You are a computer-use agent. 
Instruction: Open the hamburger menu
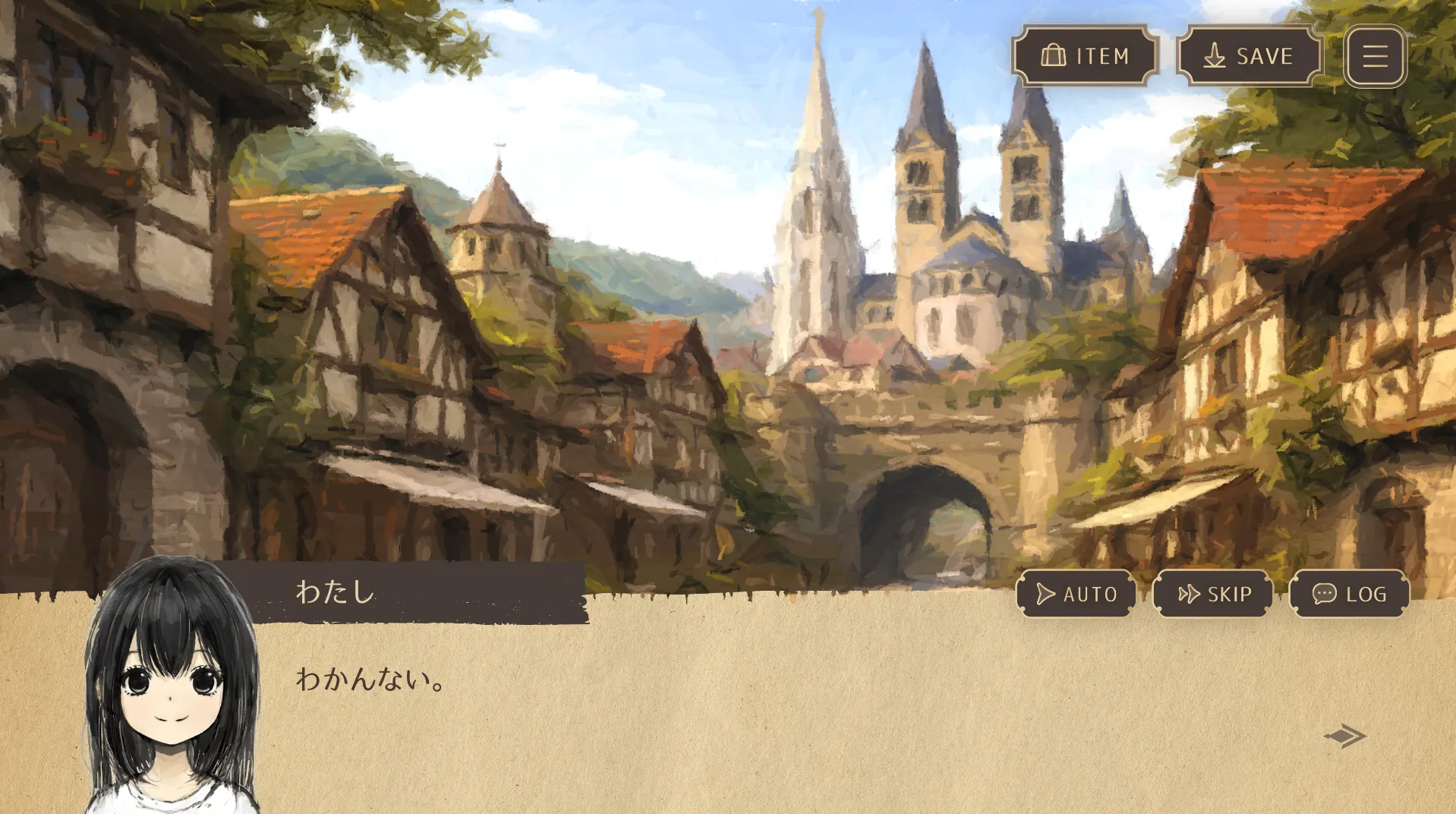tap(1375, 56)
